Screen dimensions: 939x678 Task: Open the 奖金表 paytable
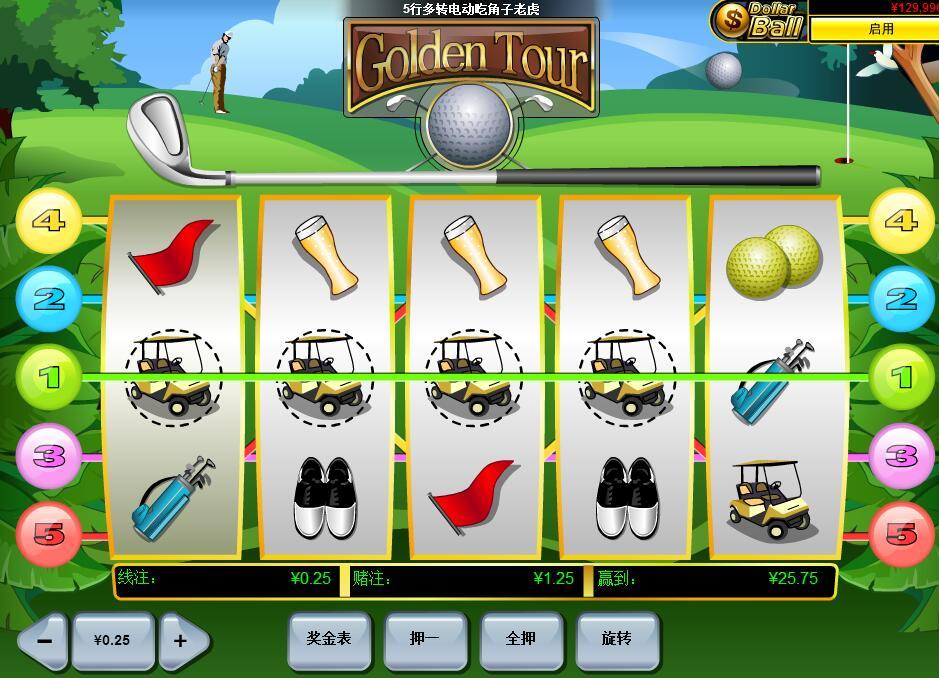(x=328, y=639)
